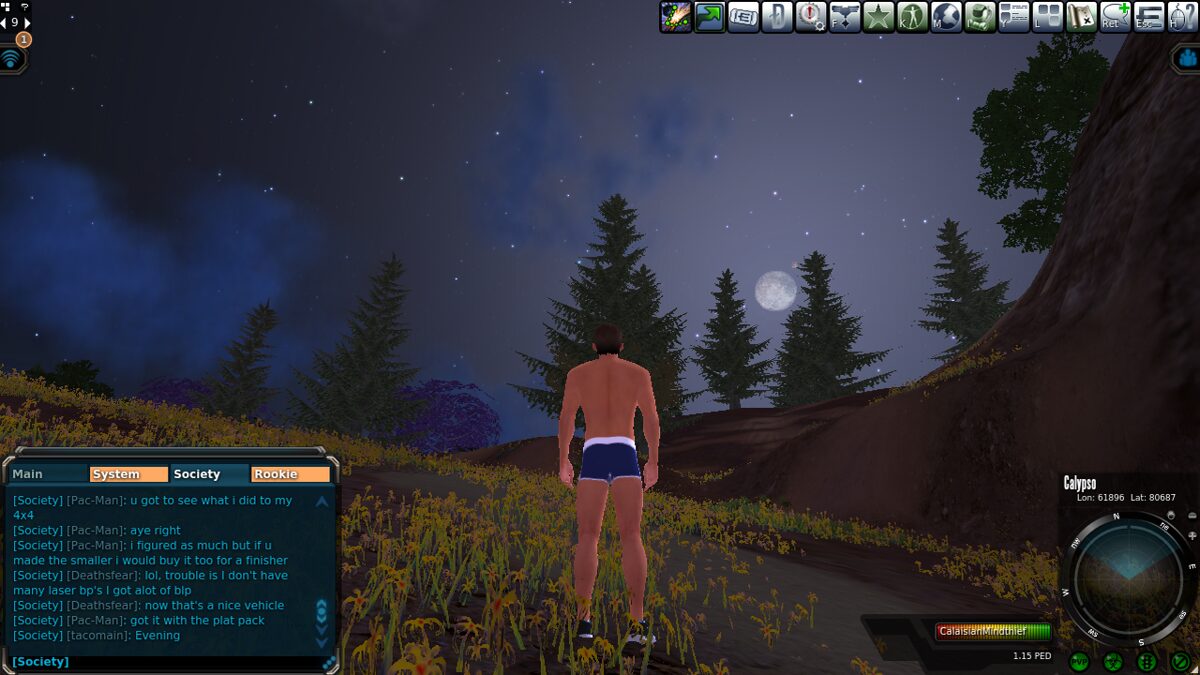Open the Esc menu toolbar icon
The height and width of the screenshot is (675, 1200).
[x=1150, y=17]
